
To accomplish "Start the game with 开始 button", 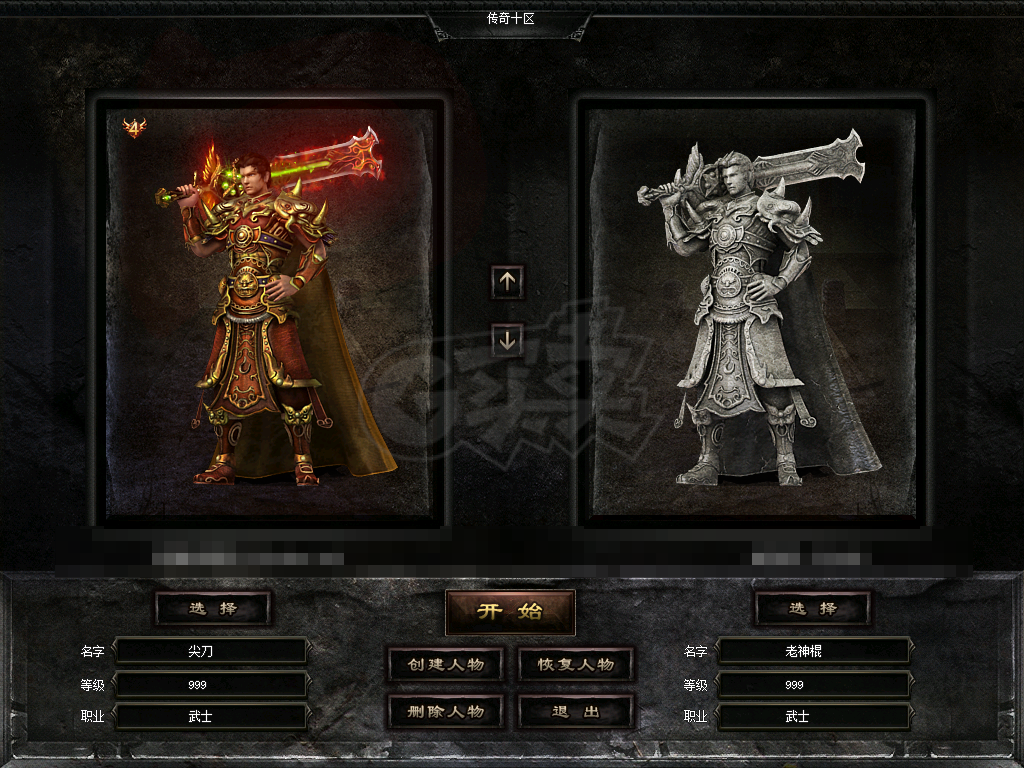I will [510, 611].
